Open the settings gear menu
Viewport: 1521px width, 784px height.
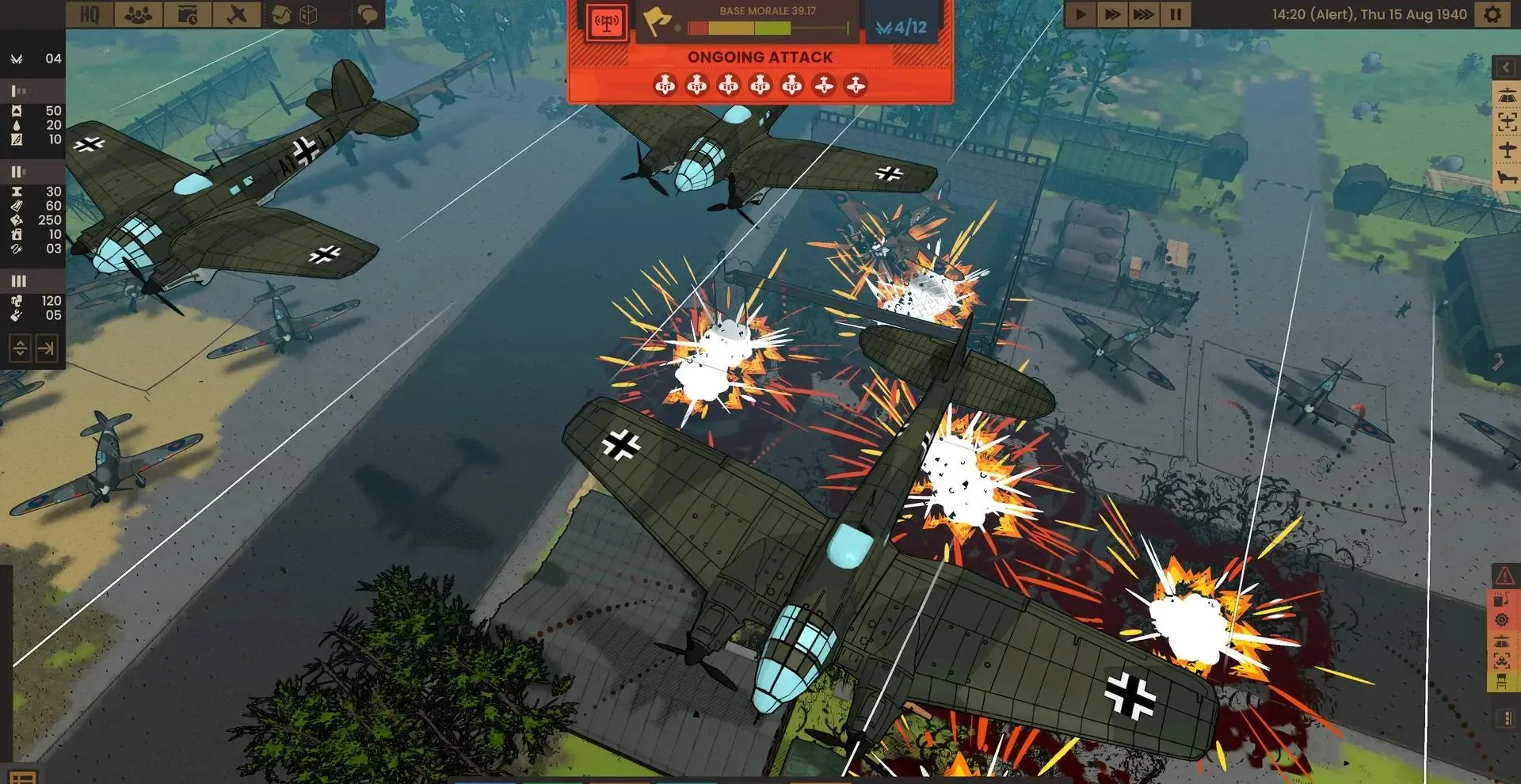coord(1492,14)
